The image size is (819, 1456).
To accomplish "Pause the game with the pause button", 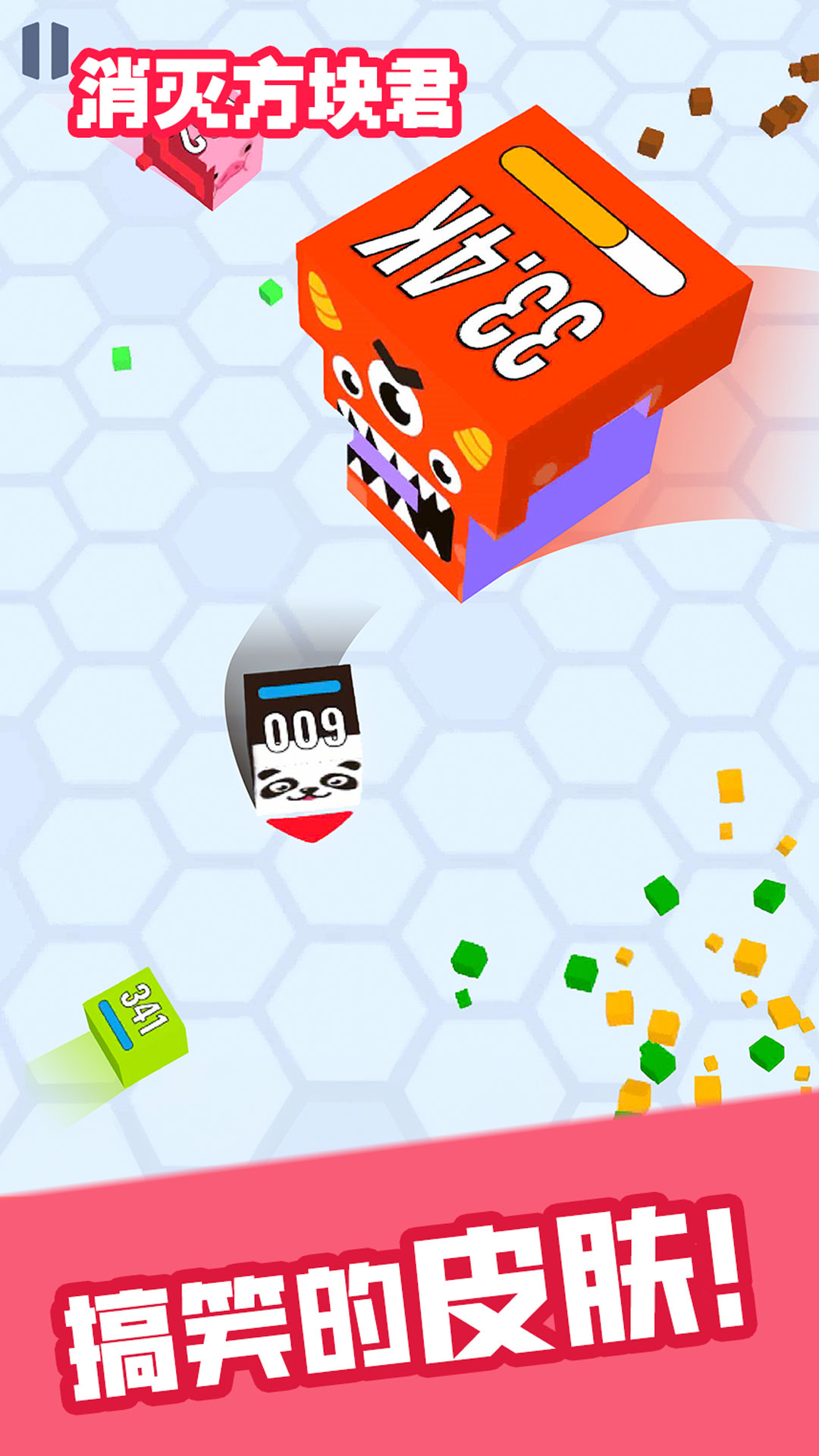I will coord(45,50).
